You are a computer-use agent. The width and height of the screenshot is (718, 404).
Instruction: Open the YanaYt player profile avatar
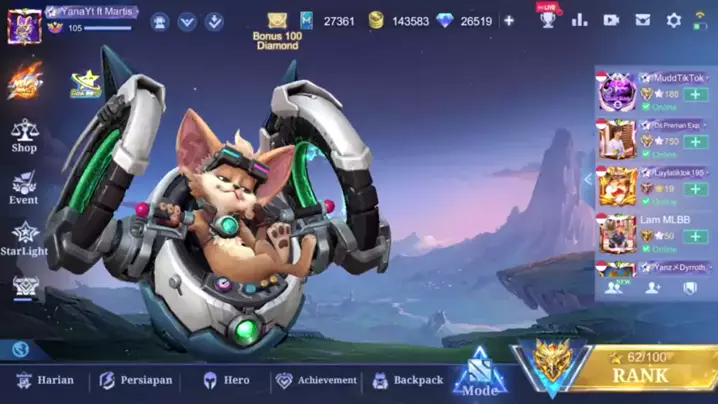pos(24,24)
